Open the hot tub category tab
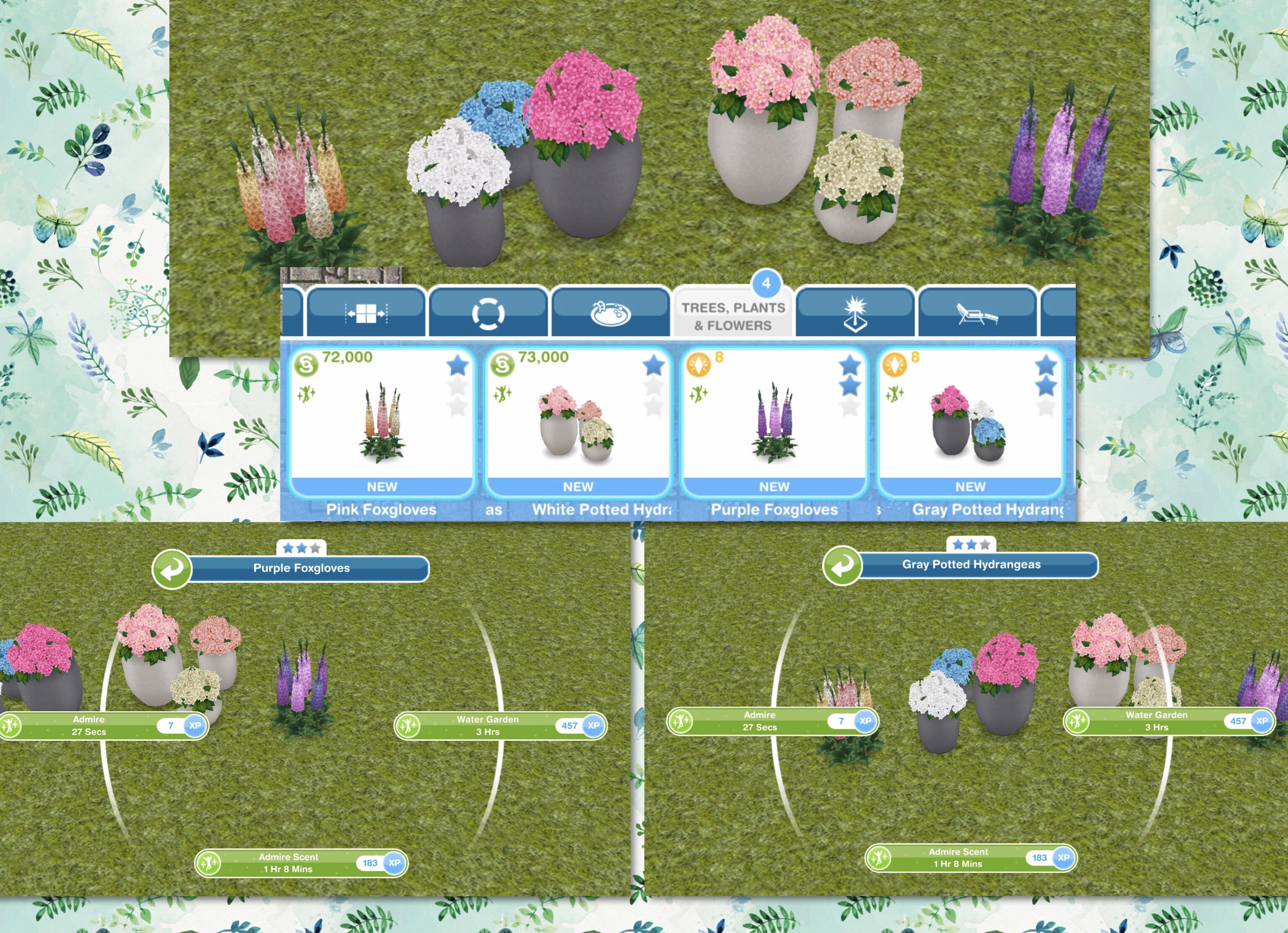 610,313
